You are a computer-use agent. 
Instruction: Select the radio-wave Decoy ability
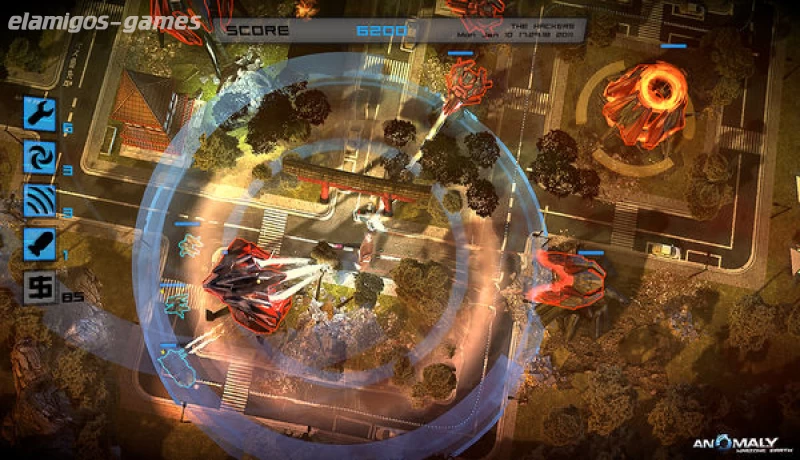(x=40, y=200)
